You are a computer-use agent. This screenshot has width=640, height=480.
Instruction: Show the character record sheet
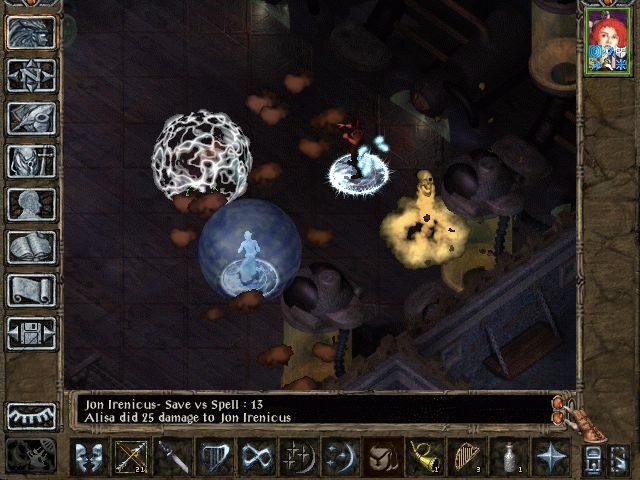point(32,204)
